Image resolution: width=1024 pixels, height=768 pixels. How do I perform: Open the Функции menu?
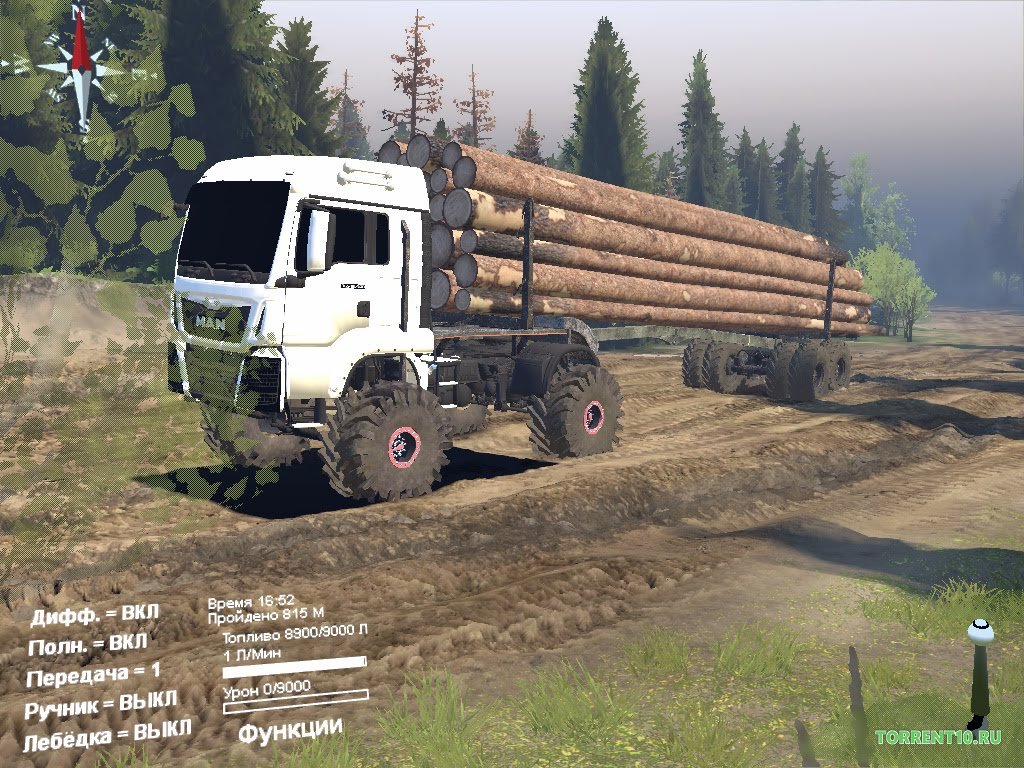(290, 730)
